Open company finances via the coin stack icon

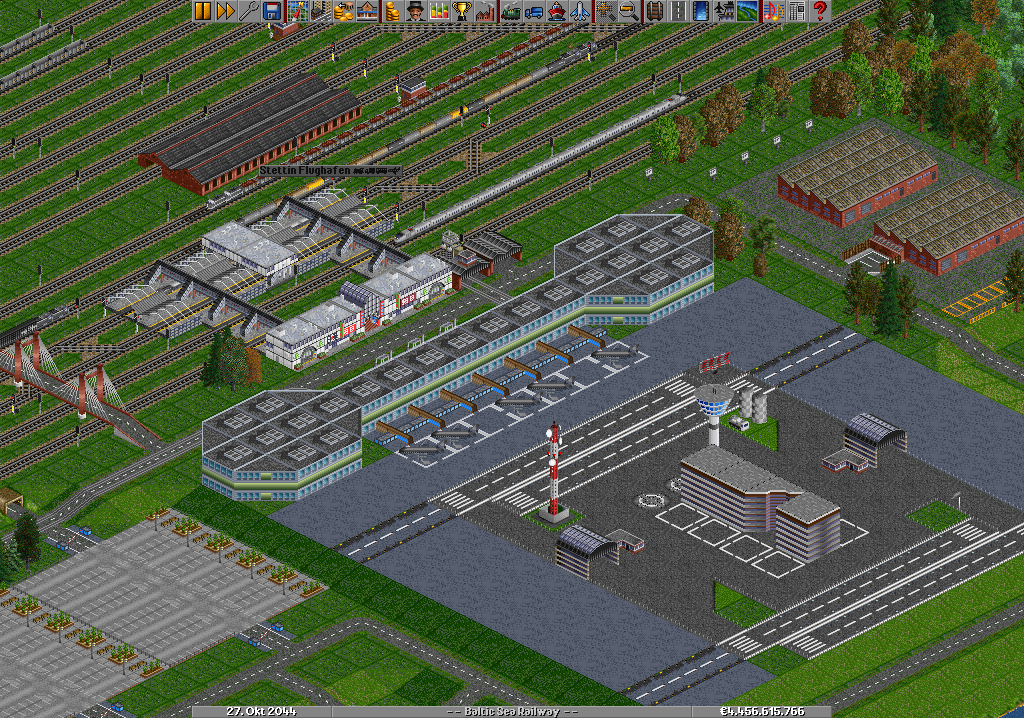pos(391,11)
